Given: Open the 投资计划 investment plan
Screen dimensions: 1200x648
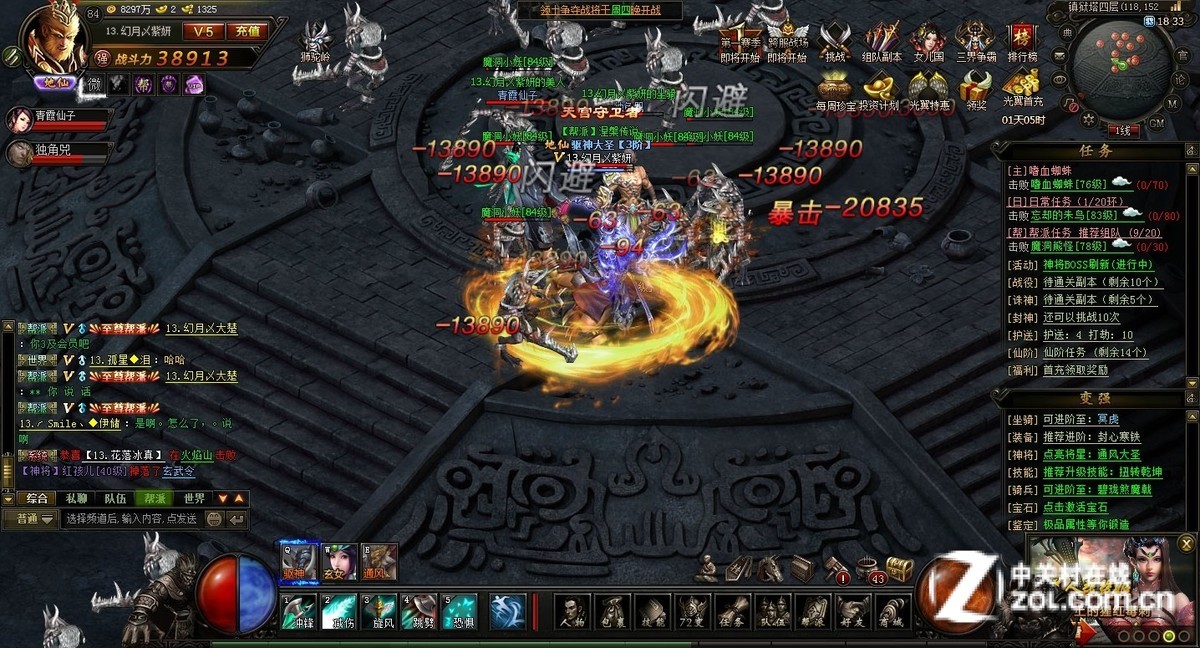Looking at the screenshot, I should pyautogui.click(x=882, y=91).
